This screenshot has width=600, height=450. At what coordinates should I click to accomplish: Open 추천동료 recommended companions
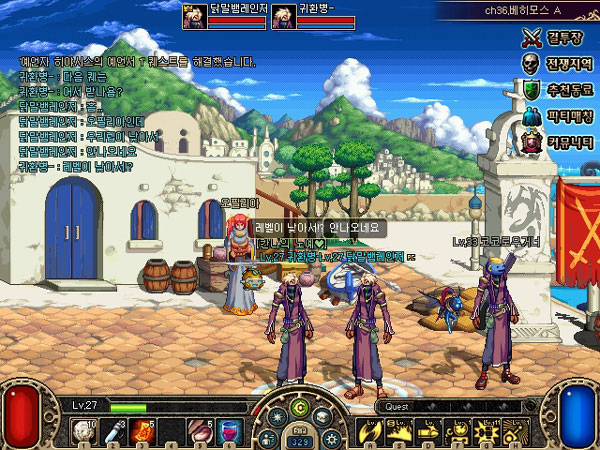point(556,90)
